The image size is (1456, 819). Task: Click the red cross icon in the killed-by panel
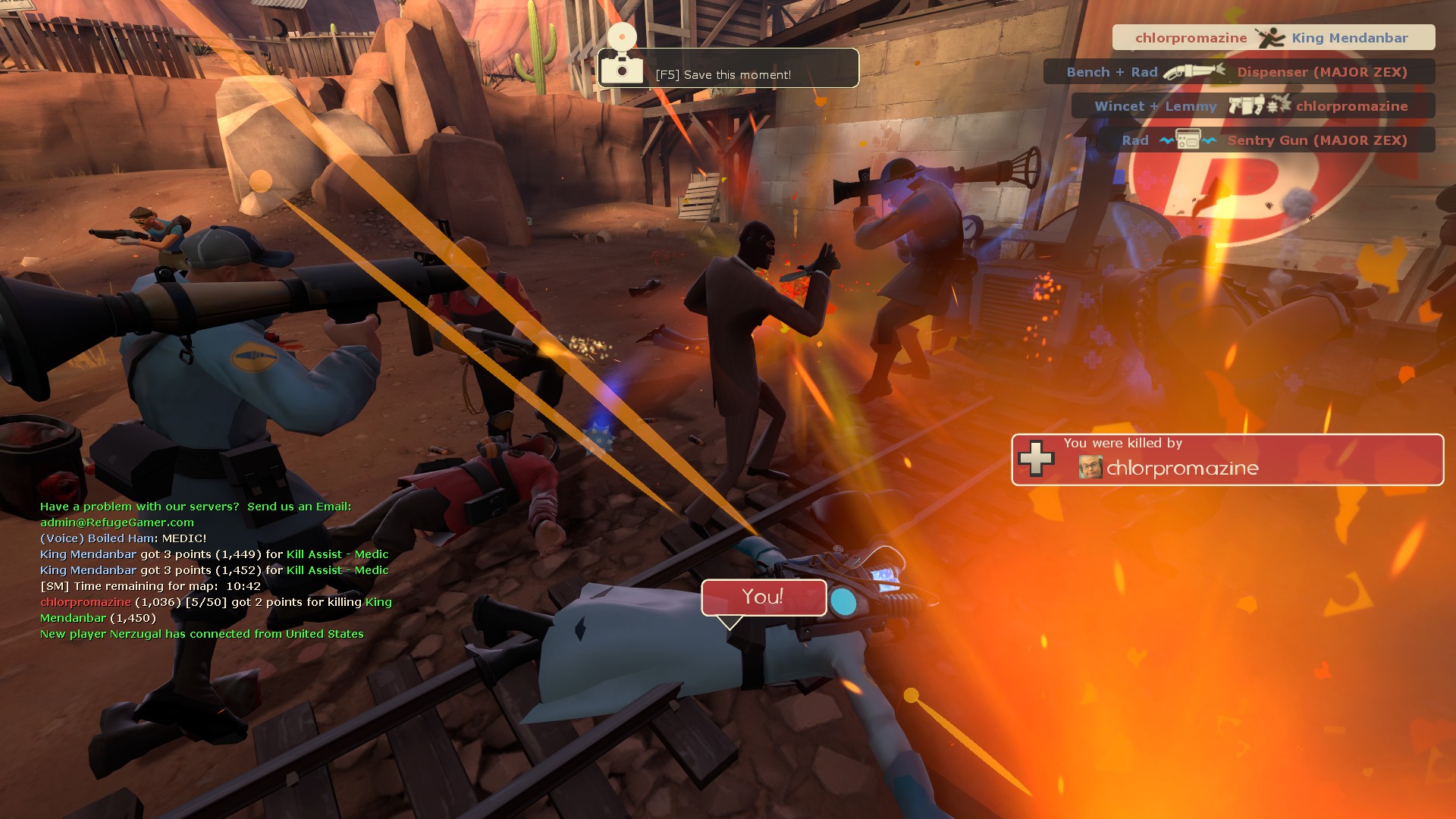(1036, 459)
